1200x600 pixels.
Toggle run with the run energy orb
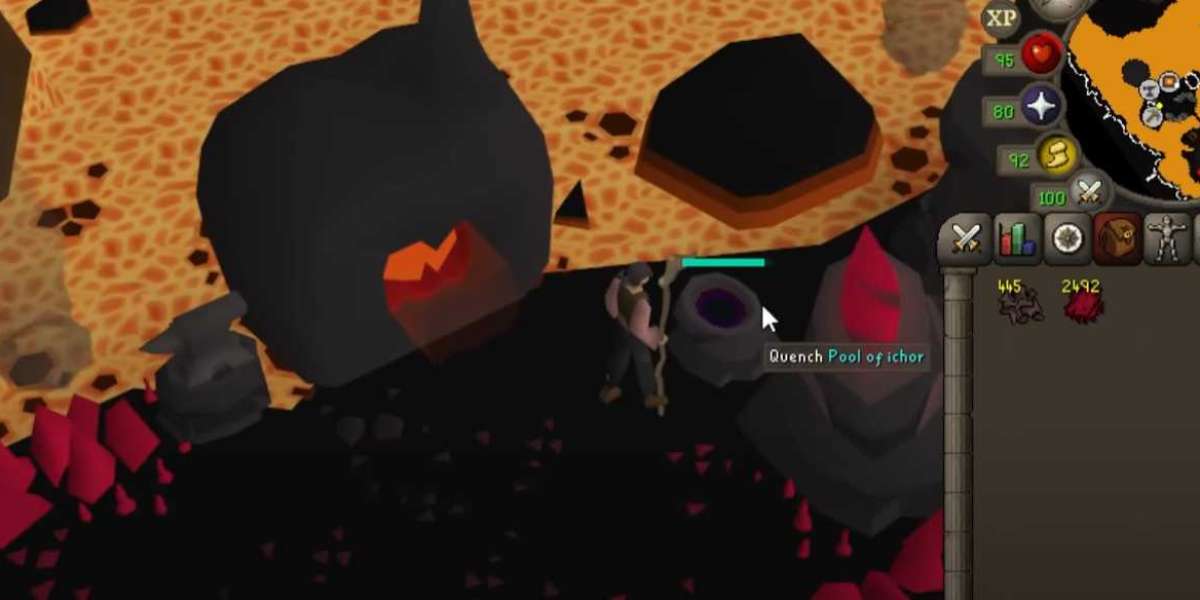coord(1055,154)
